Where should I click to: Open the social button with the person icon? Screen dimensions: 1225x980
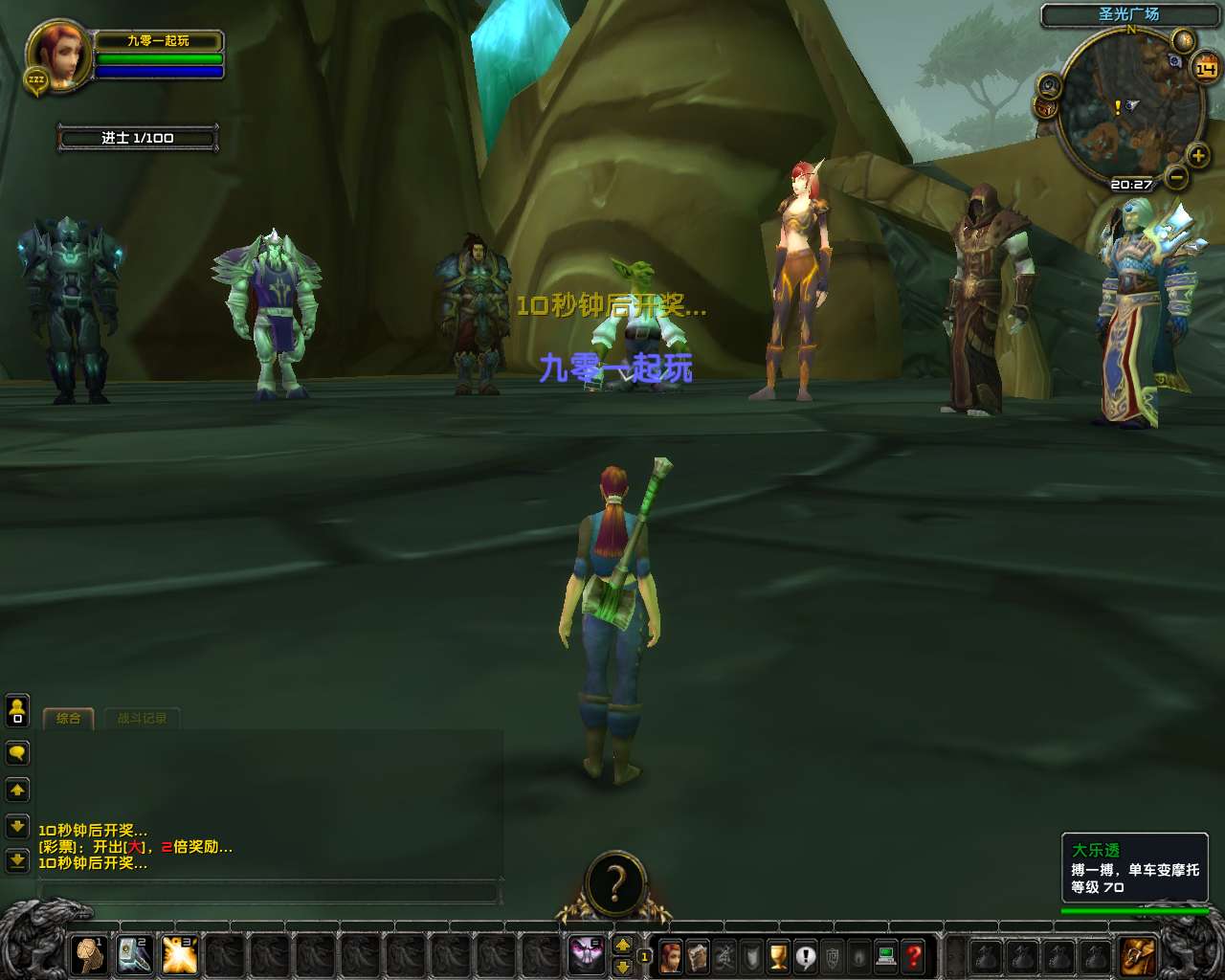point(17,710)
